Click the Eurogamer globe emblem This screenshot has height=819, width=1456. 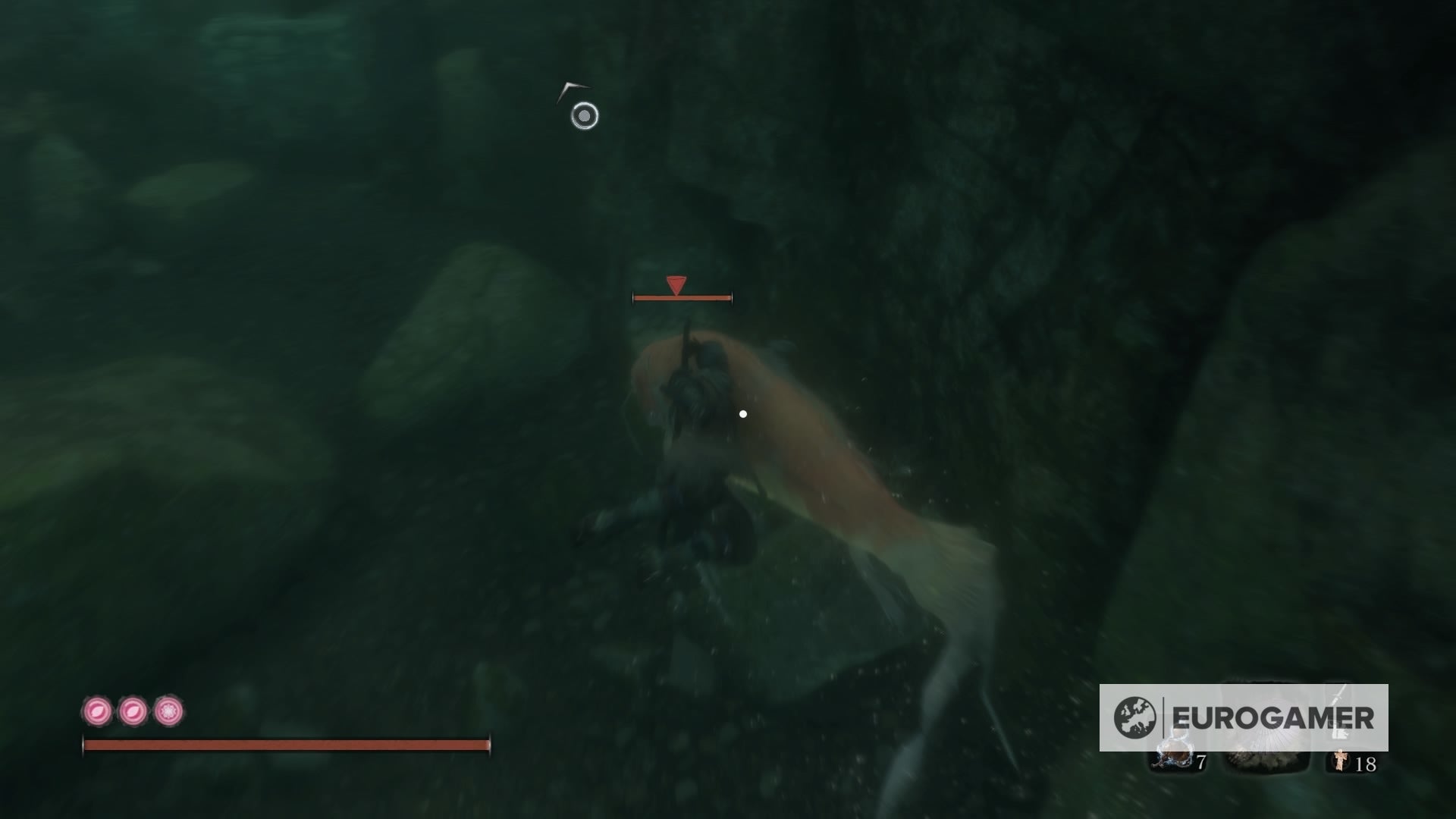click(1136, 715)
